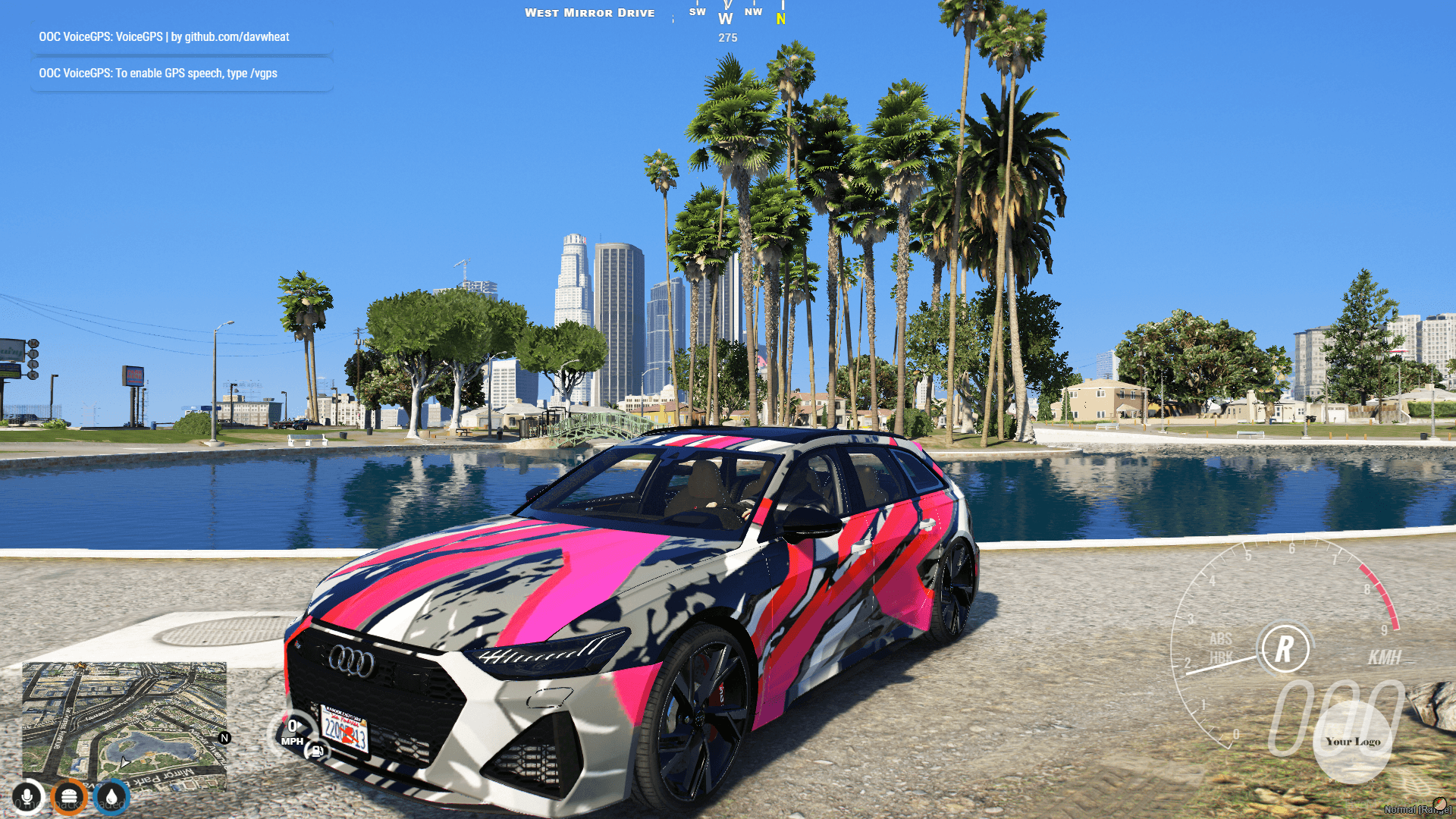Expand the West Mirror Drive compass bar
The width and height of the screenshot is (1456, 819).
click(x=590, y=12)
